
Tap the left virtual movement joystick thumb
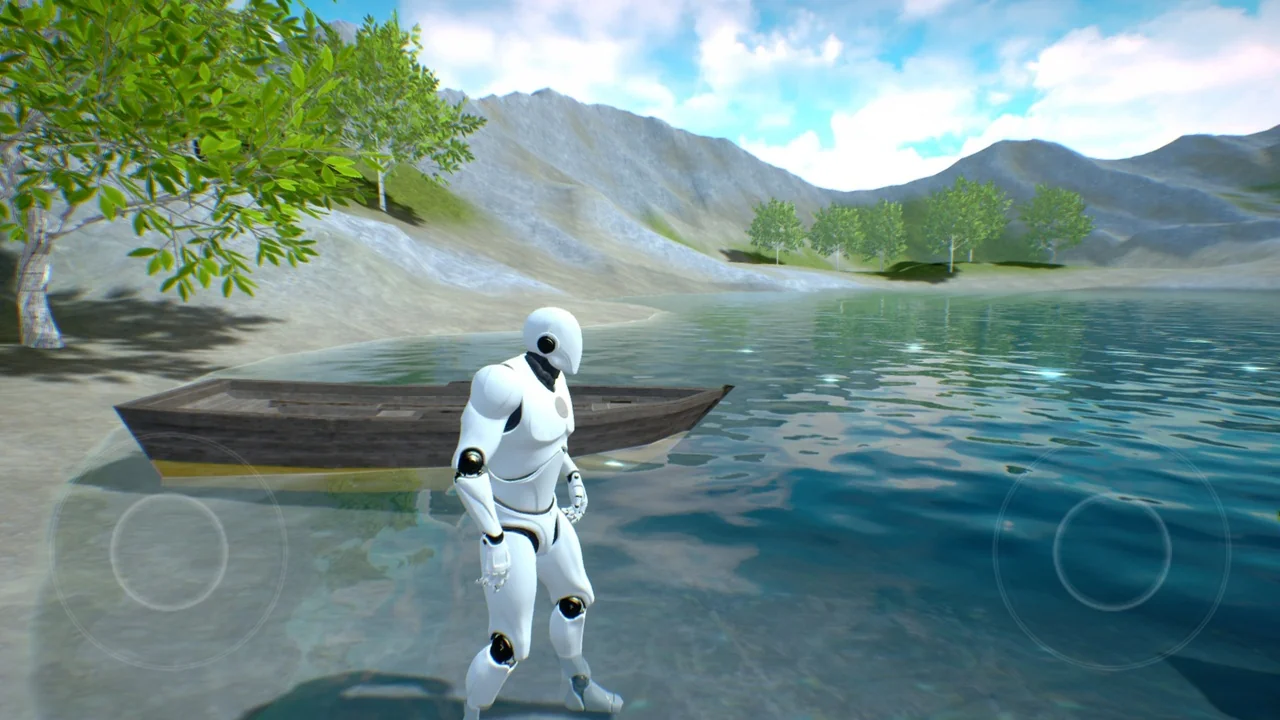(168, 551)
